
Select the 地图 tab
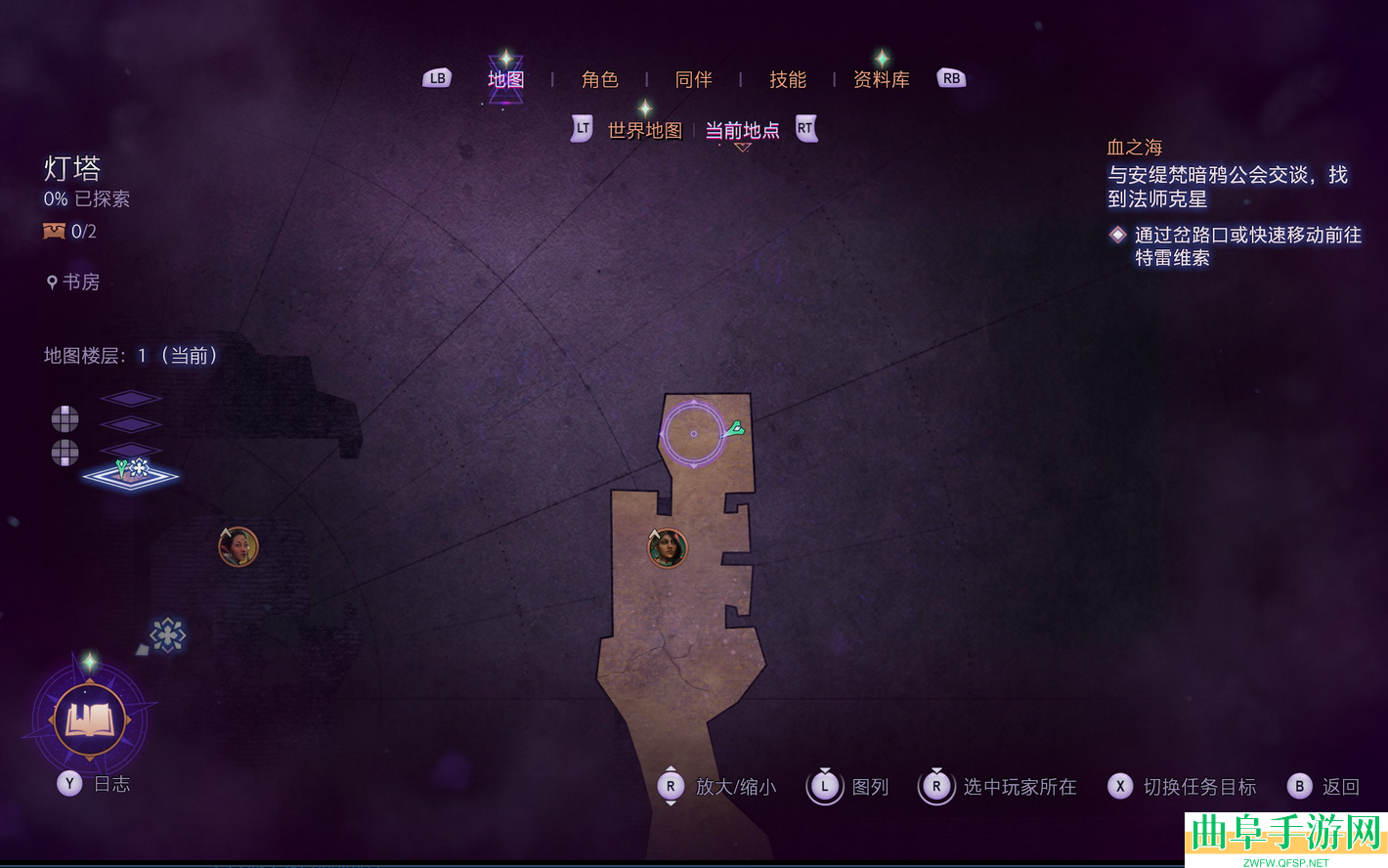pyautogui.click(x=505, y=79)
